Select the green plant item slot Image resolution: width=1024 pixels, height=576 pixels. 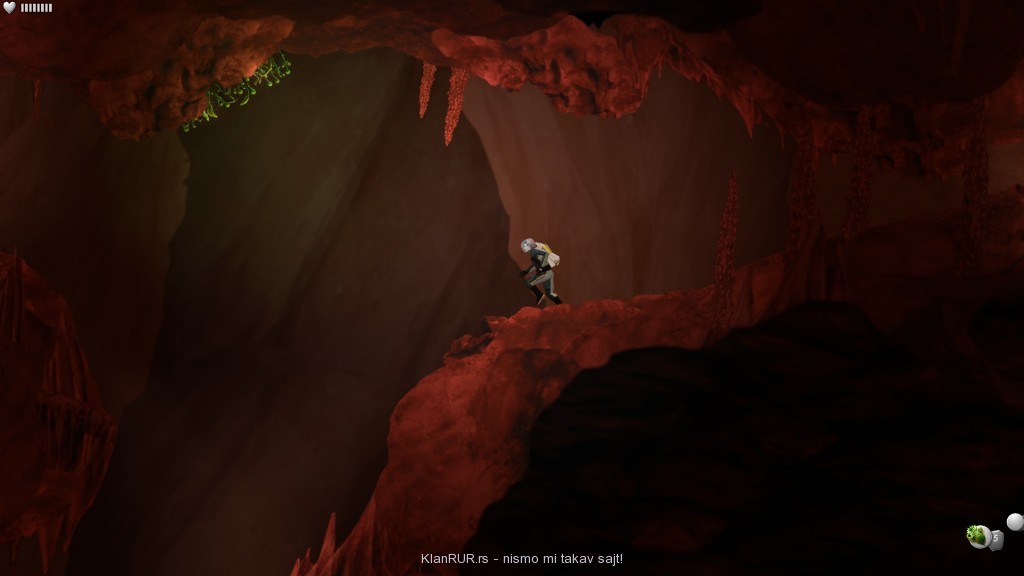(x=979, y=537)
